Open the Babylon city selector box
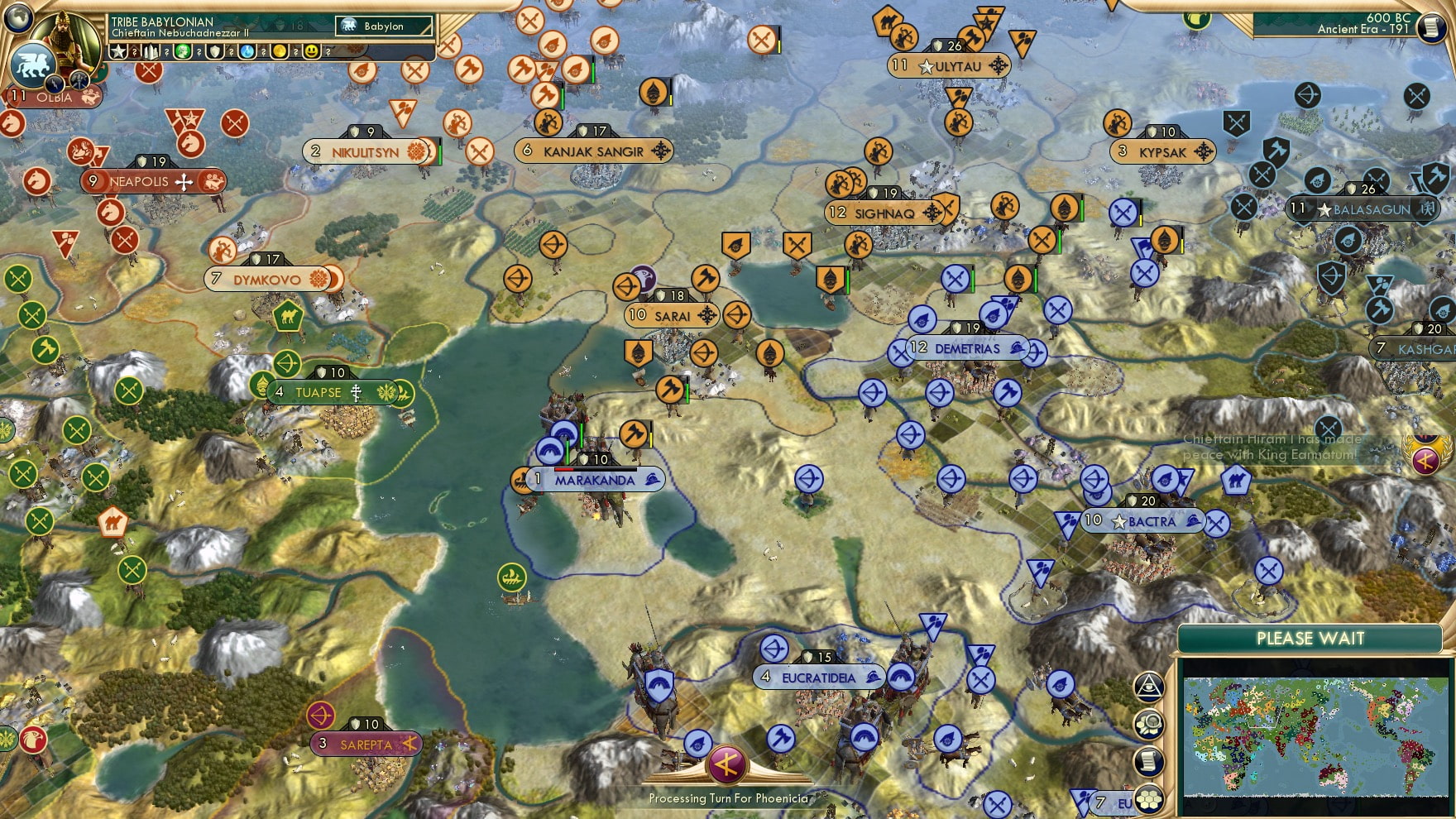The height and width of the screenshot is (819, 1456). (385, 26)
